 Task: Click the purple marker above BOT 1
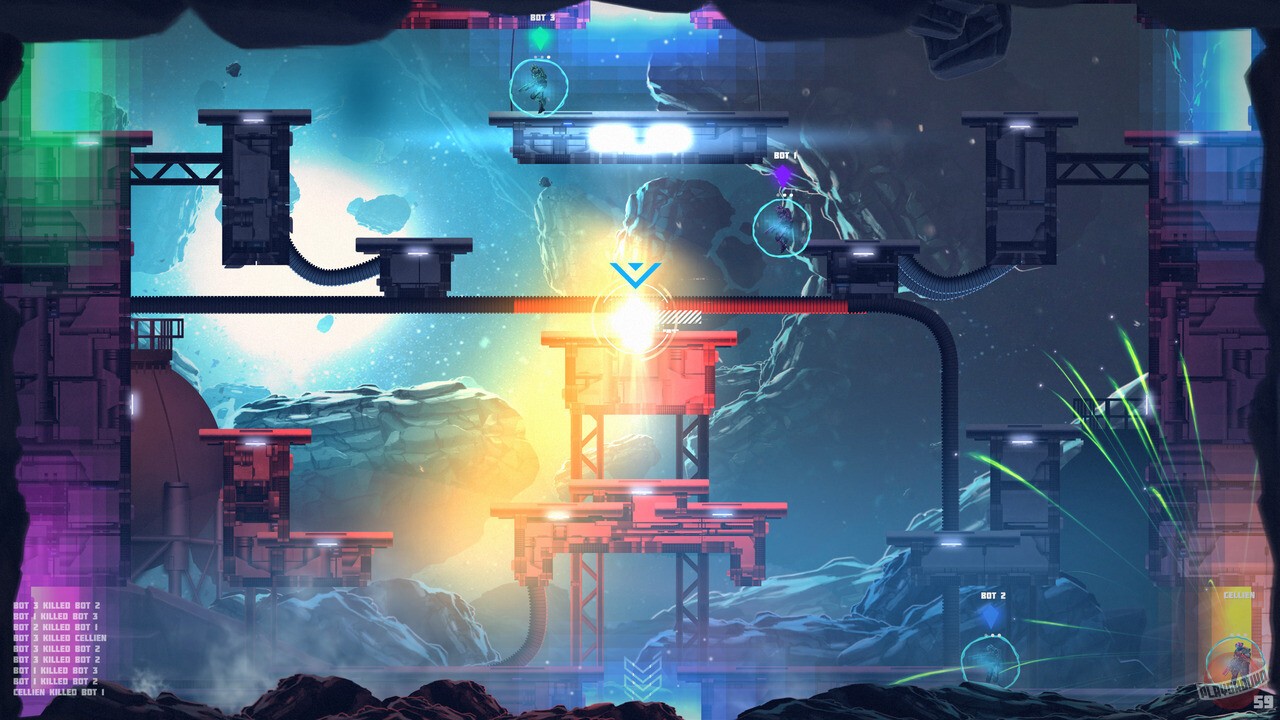pos(784,172)
